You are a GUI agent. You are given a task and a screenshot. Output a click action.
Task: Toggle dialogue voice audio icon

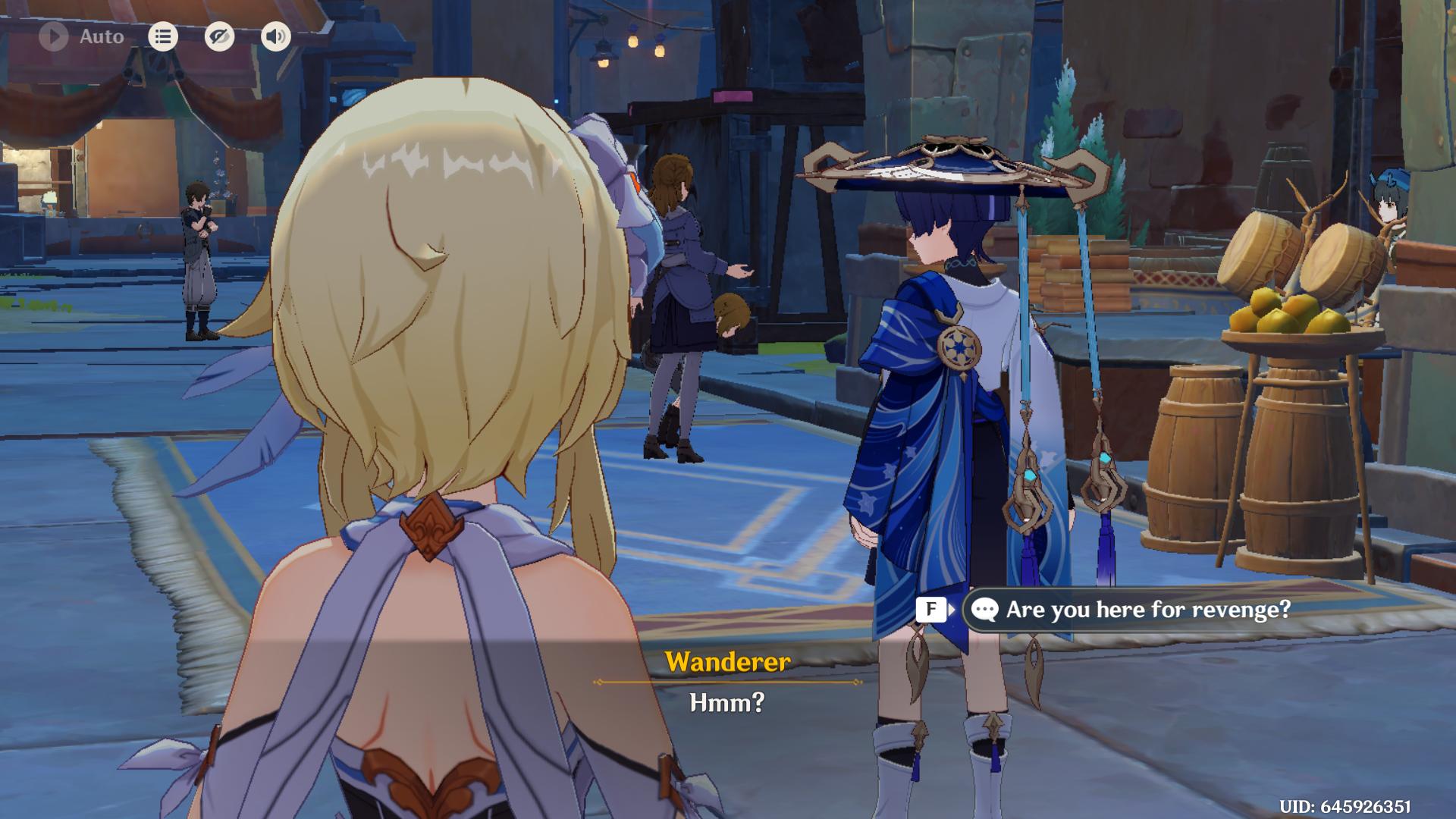click(x=276, y=36)
